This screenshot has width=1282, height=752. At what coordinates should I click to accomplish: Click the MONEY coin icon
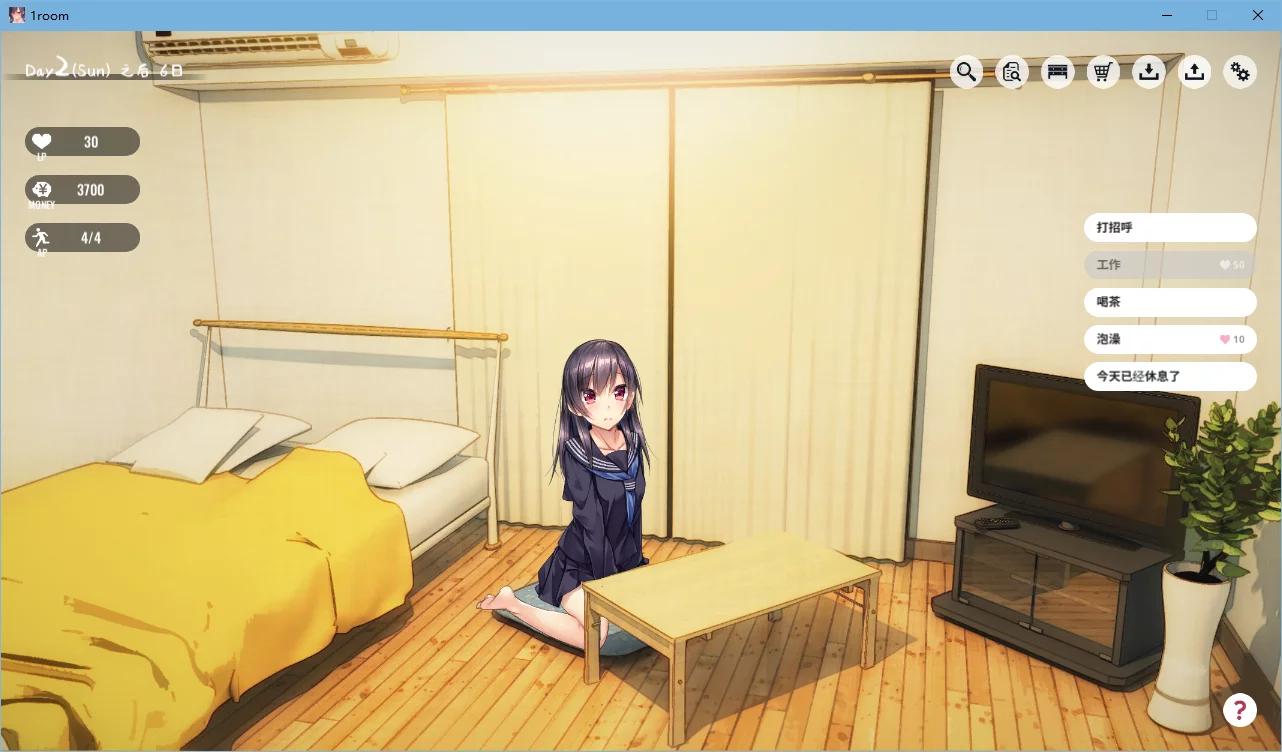coord(41,187)
